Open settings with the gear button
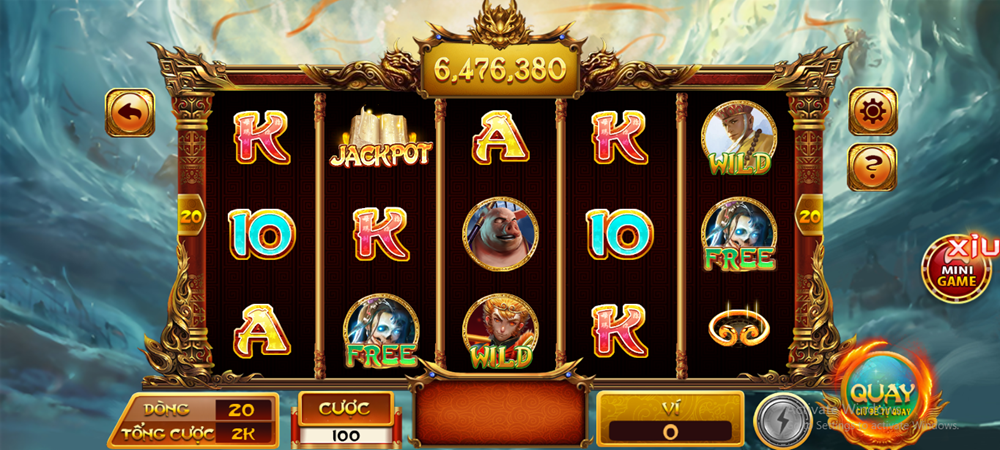 pos(872,112)
